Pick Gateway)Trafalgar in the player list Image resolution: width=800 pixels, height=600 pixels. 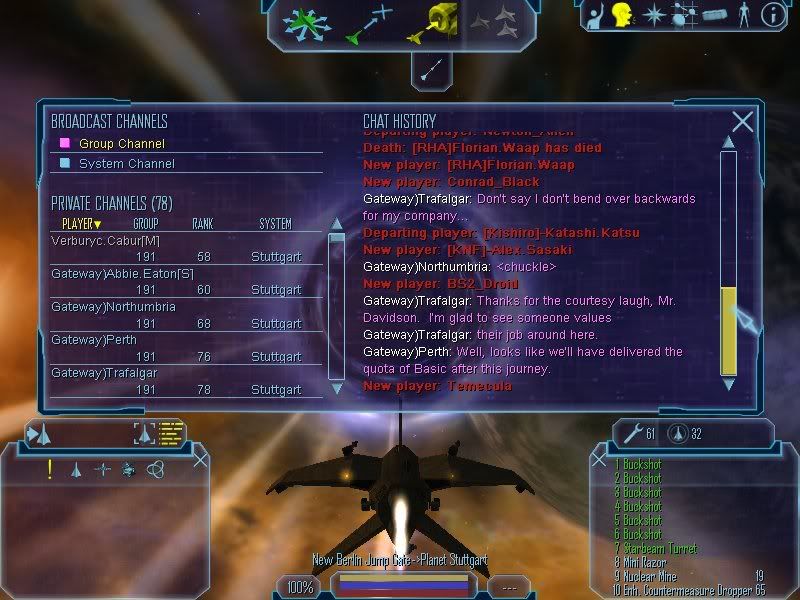pos(97,374)
